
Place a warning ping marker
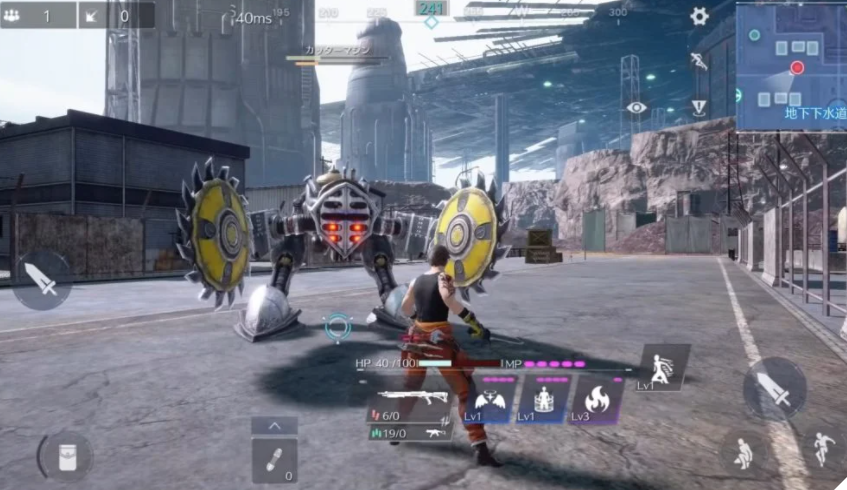point(699,107)
